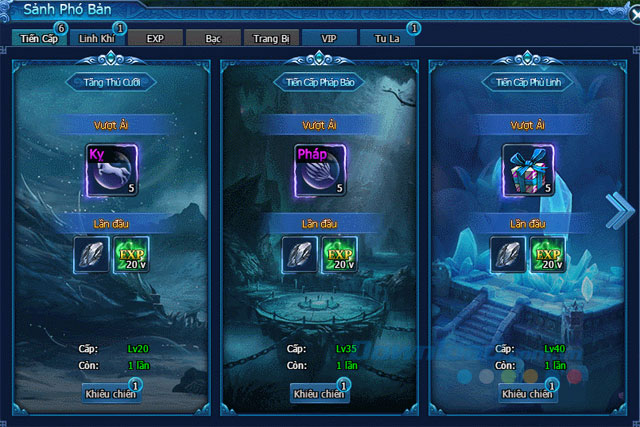Show the Bạc dungeon tab

212,38
